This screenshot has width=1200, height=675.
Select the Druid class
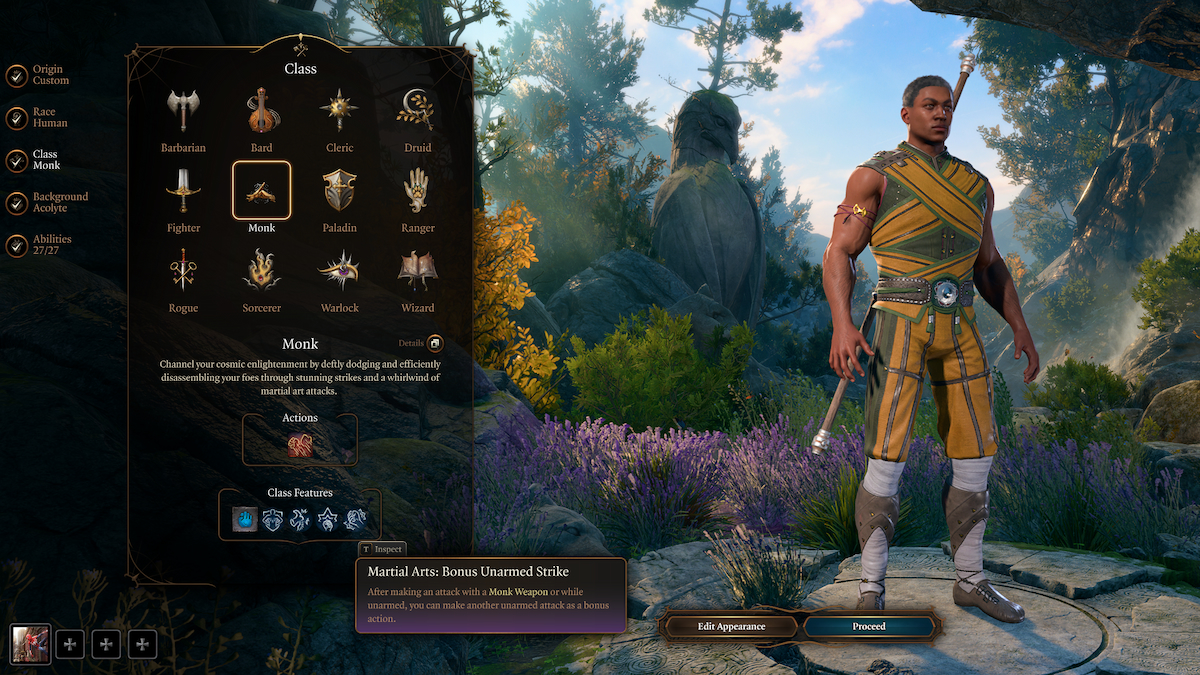417,111
